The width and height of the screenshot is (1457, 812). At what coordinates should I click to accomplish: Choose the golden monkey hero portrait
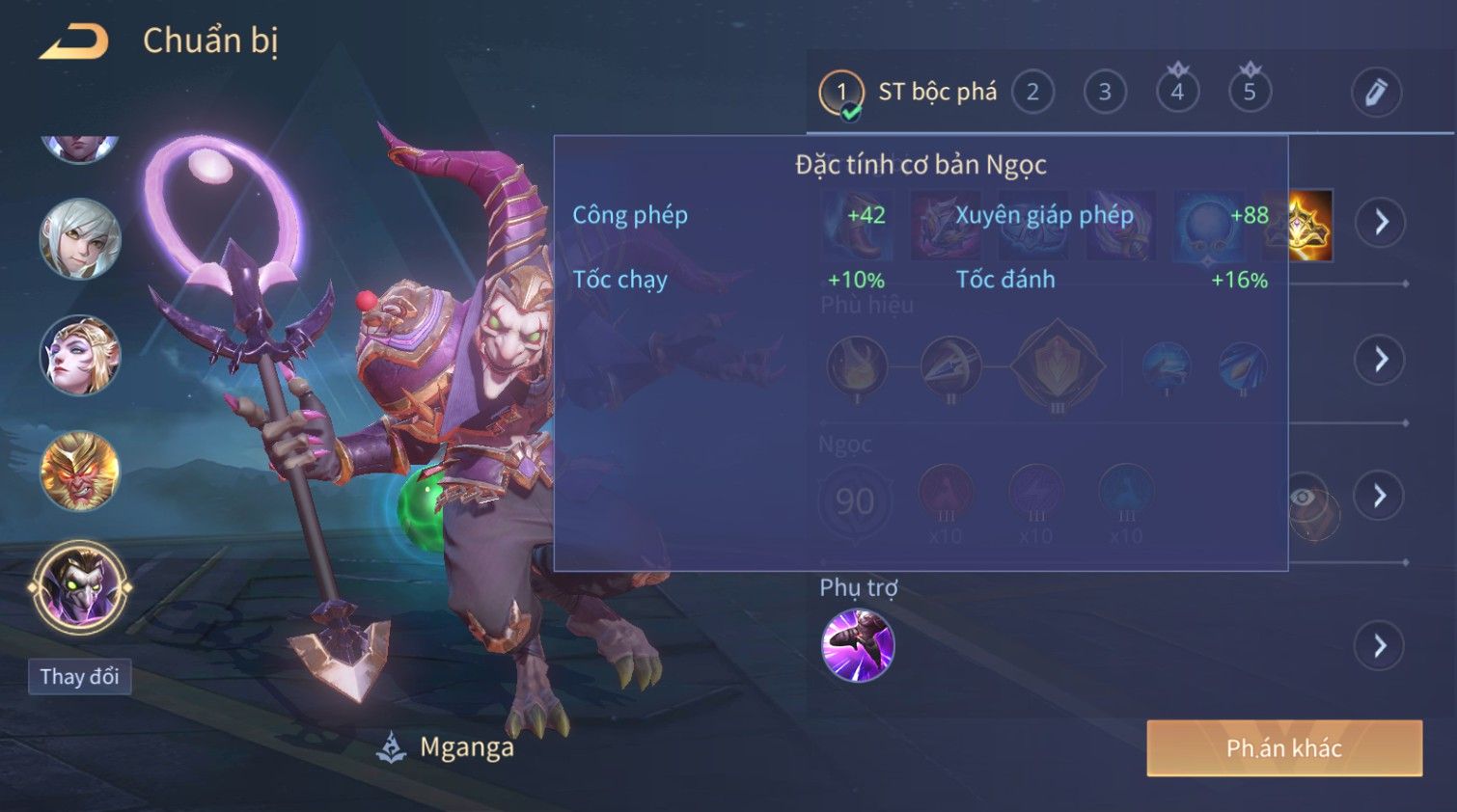(80, 471)
